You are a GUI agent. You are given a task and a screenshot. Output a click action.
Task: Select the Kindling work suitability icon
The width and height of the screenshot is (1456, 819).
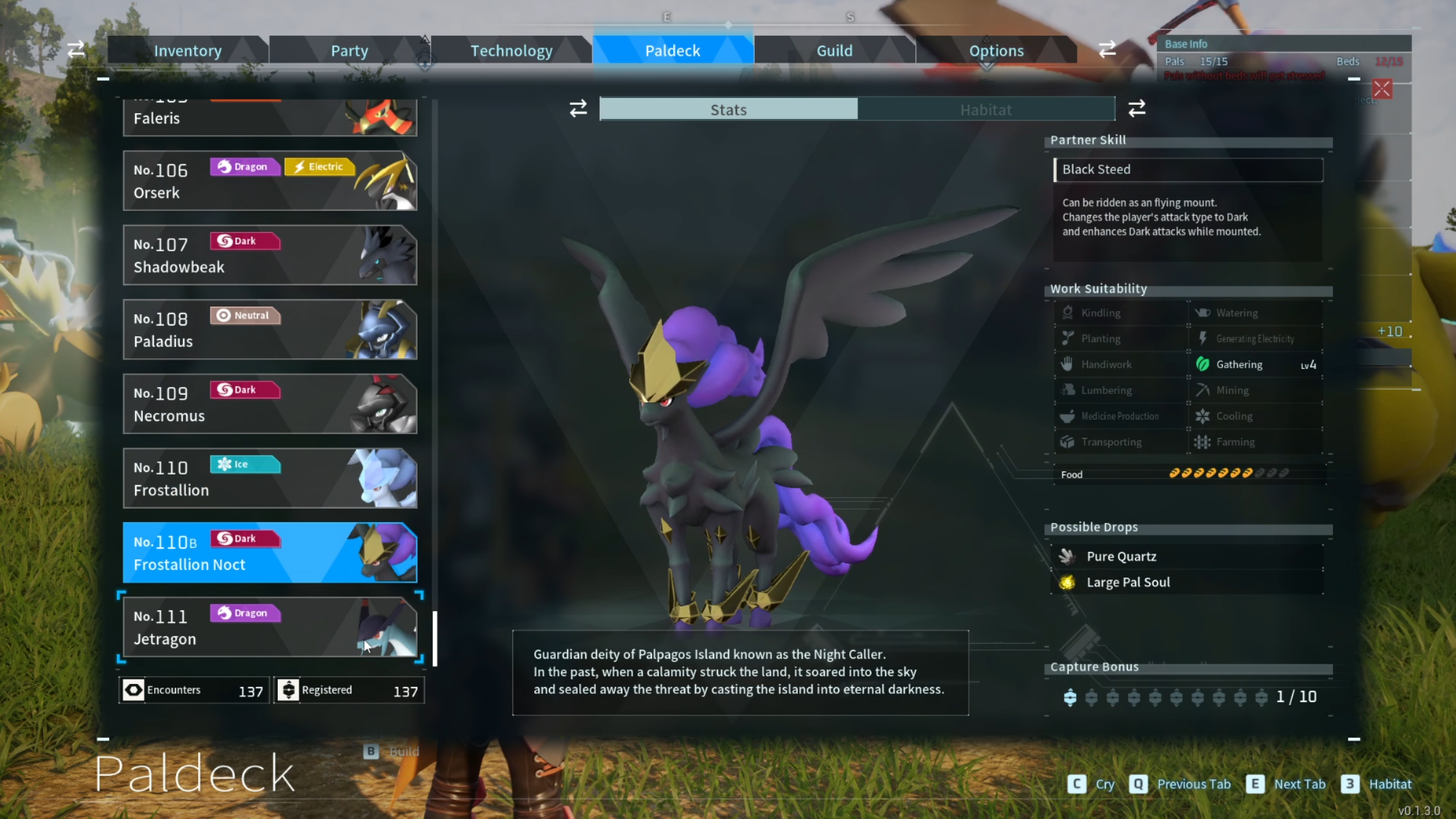pos(1068,312)
